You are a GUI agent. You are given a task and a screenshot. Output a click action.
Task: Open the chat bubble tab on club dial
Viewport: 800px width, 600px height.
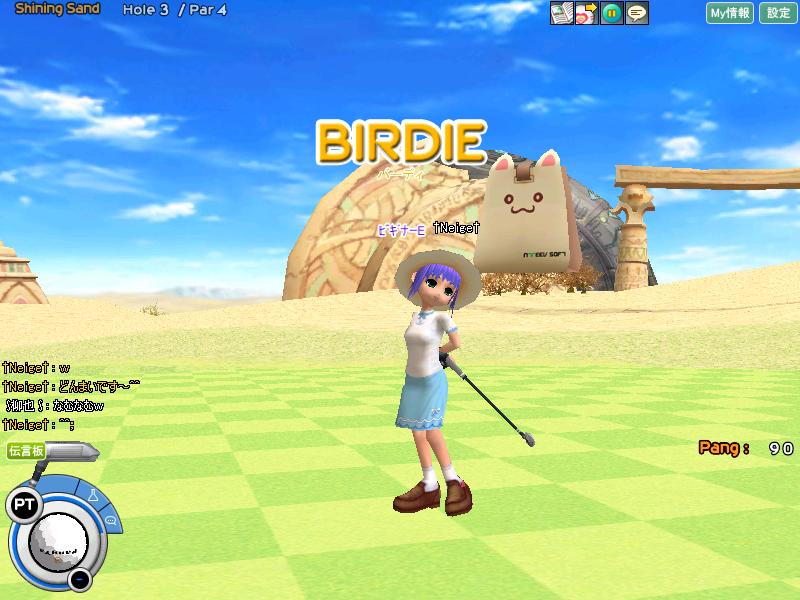point(110,521)
